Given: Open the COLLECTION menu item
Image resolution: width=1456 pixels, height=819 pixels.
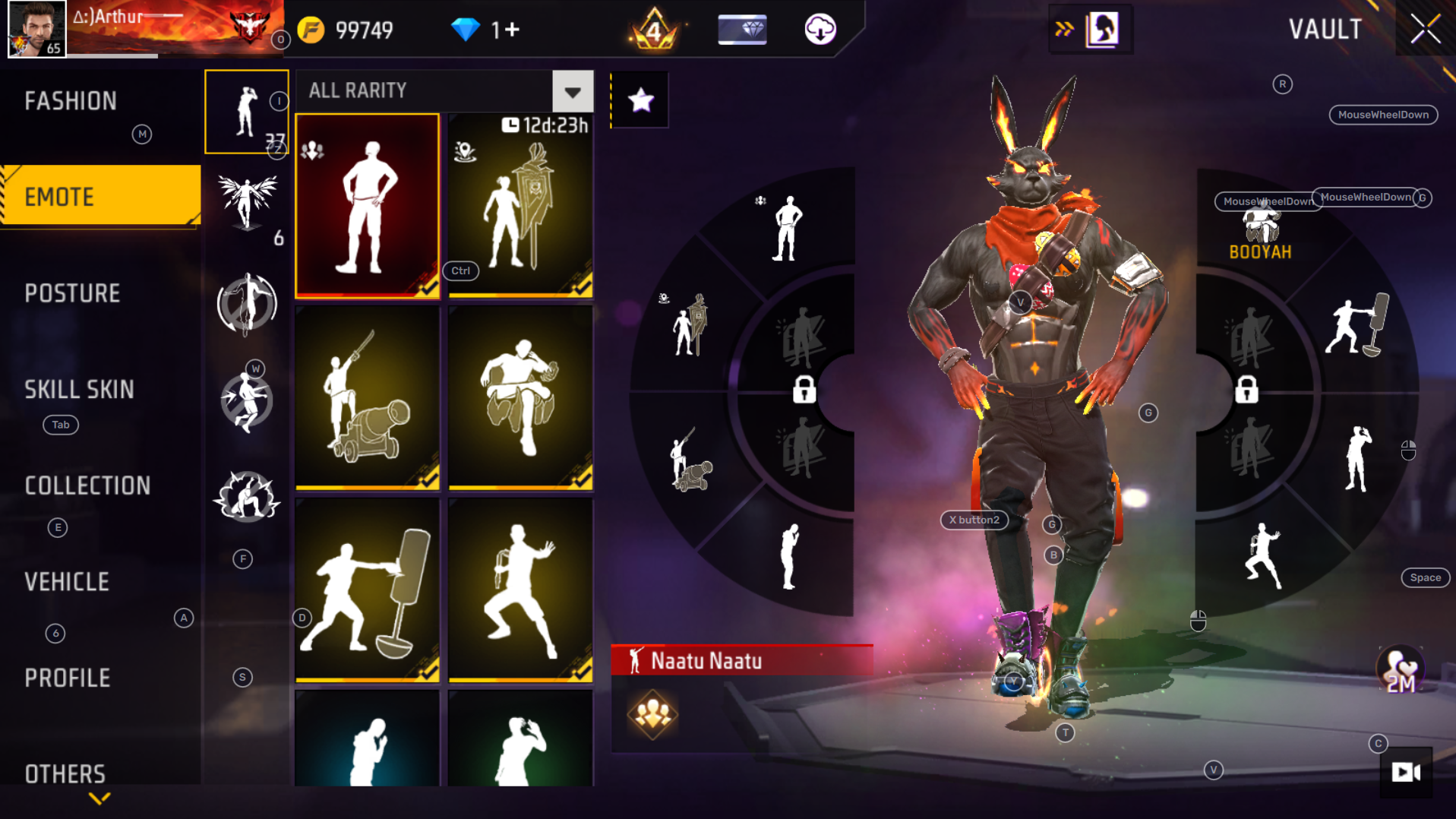Looking at the screenshot, I should click(87, 485).
